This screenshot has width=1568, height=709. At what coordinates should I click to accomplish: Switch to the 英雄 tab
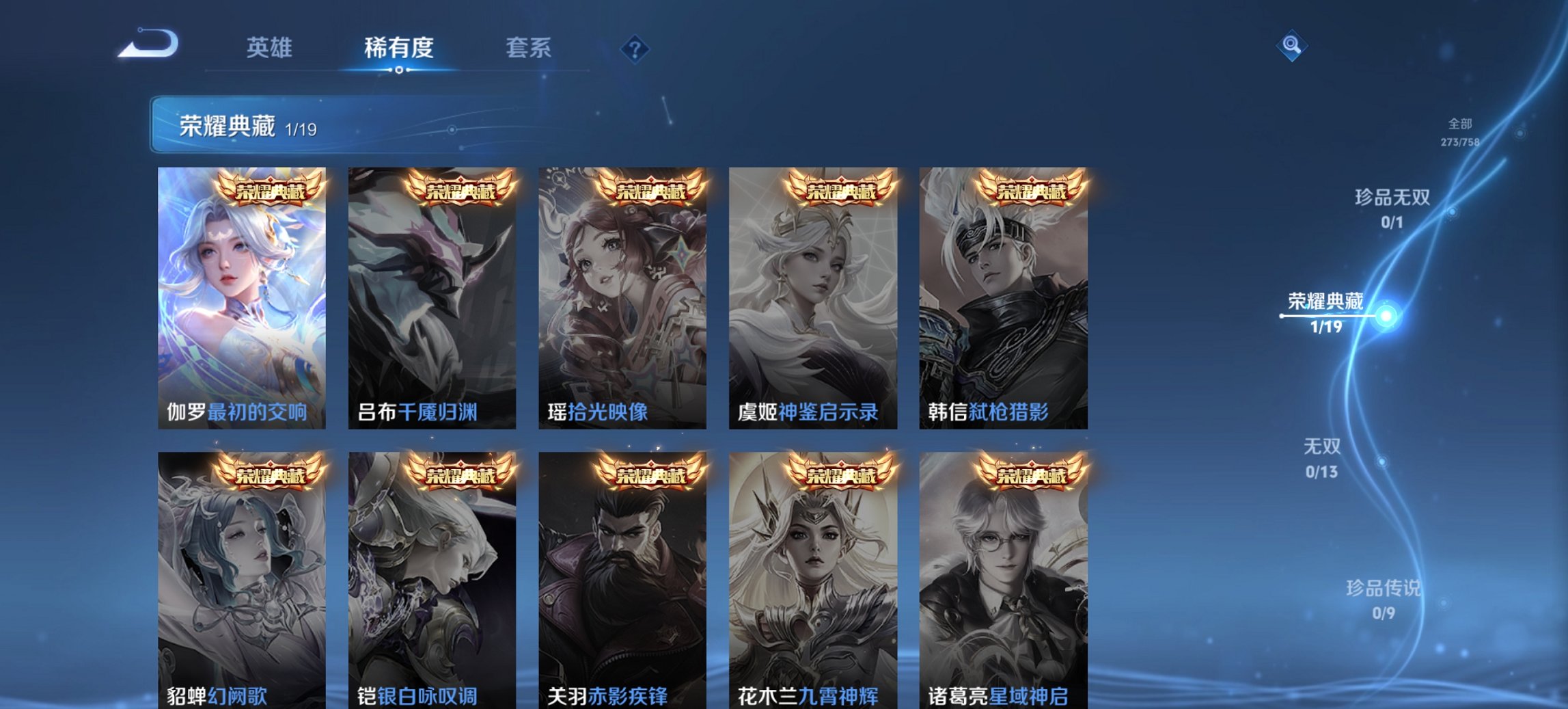click(x=271, y=48)
